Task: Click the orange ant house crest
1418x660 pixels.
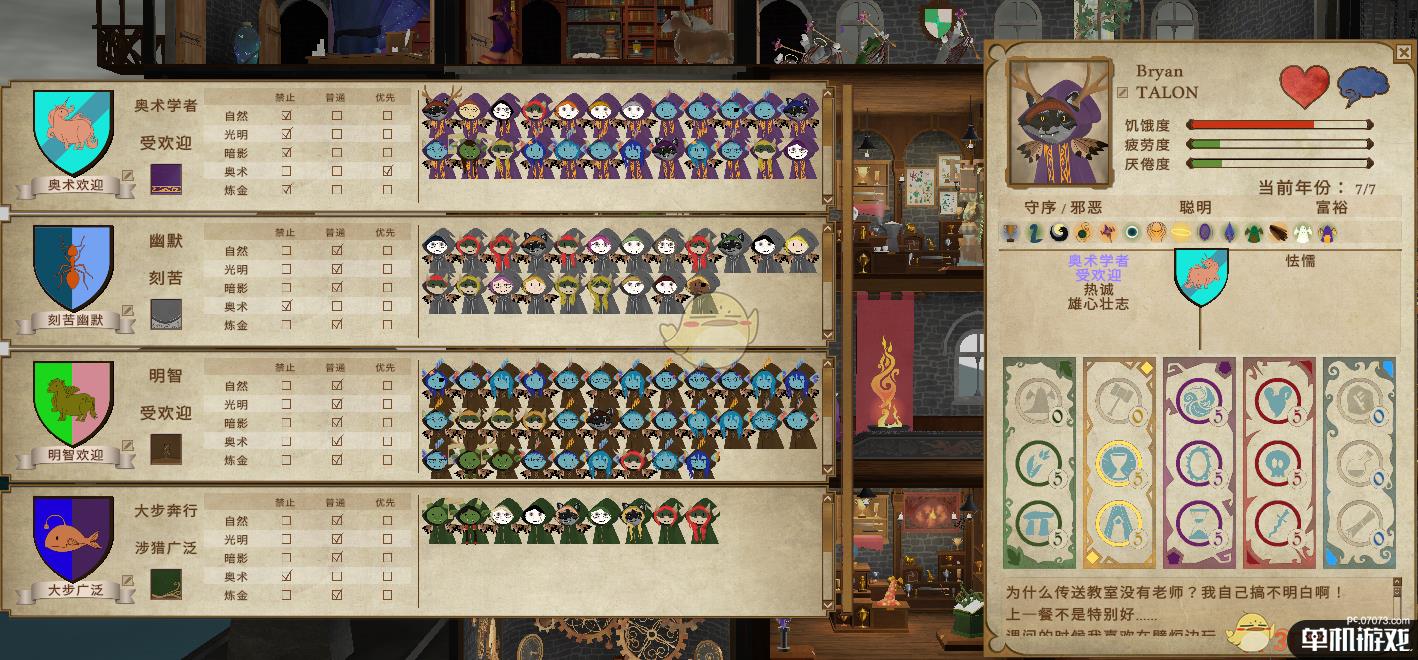Action: 73,266
